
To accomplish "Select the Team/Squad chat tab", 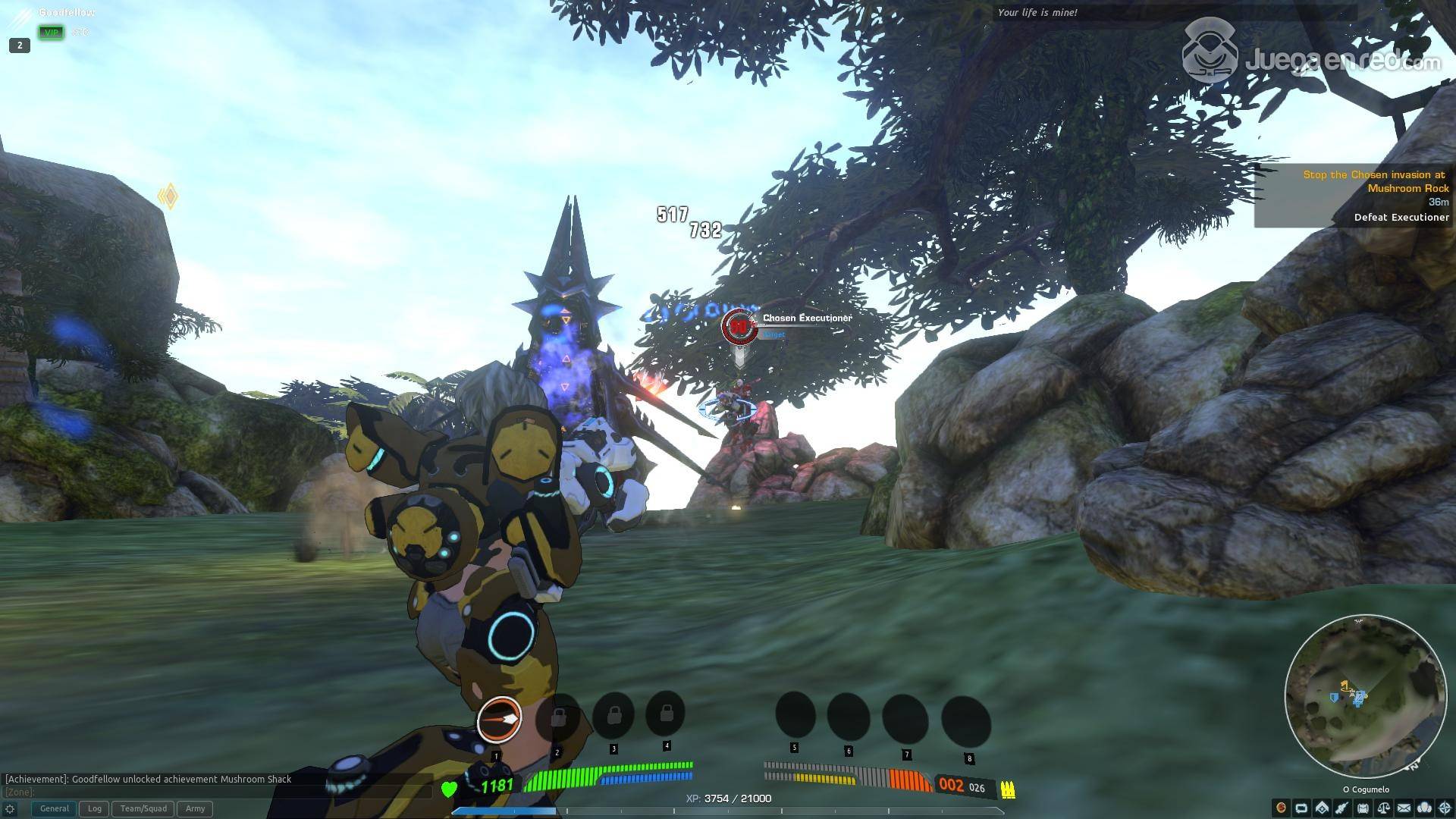I will (x=143, y=808).
